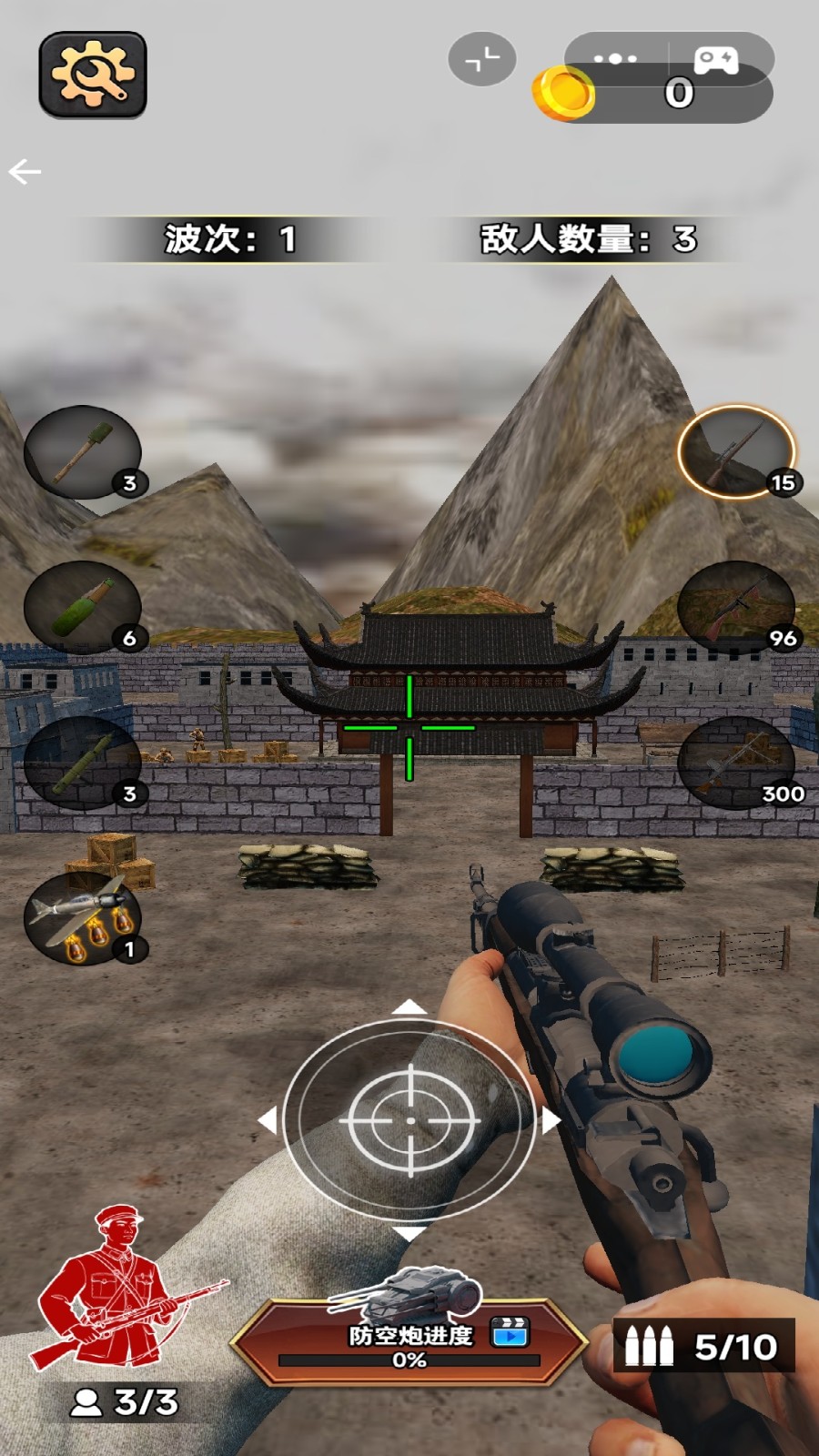This screenshot has width=819, height=1456.
Task: Open the mini-program three-dots menu
Action: point(615,59)
